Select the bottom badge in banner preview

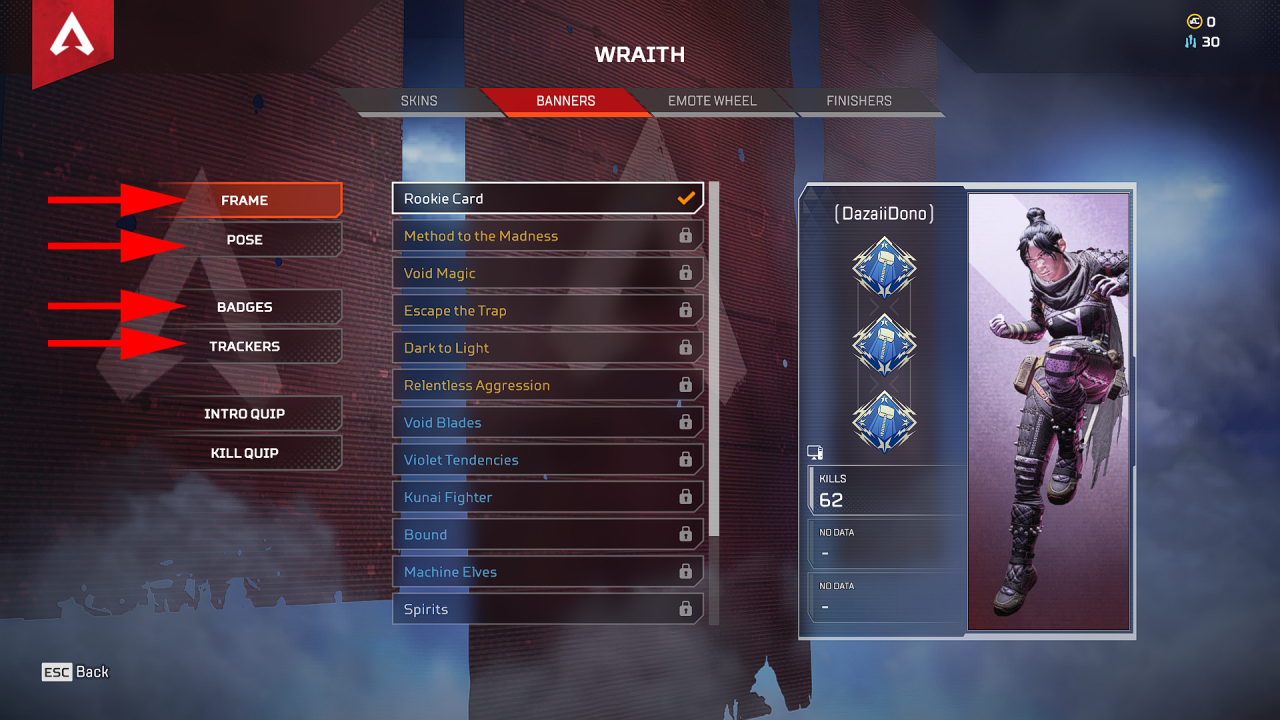tap(884, 420)
